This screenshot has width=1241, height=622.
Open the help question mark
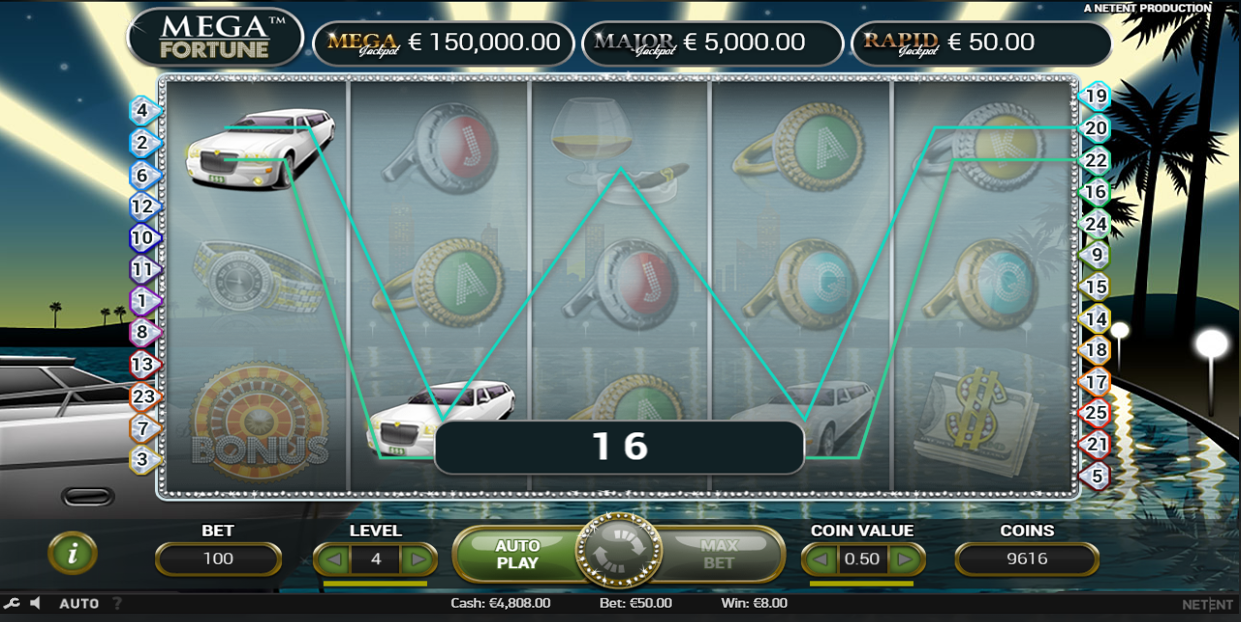[117, 603]
